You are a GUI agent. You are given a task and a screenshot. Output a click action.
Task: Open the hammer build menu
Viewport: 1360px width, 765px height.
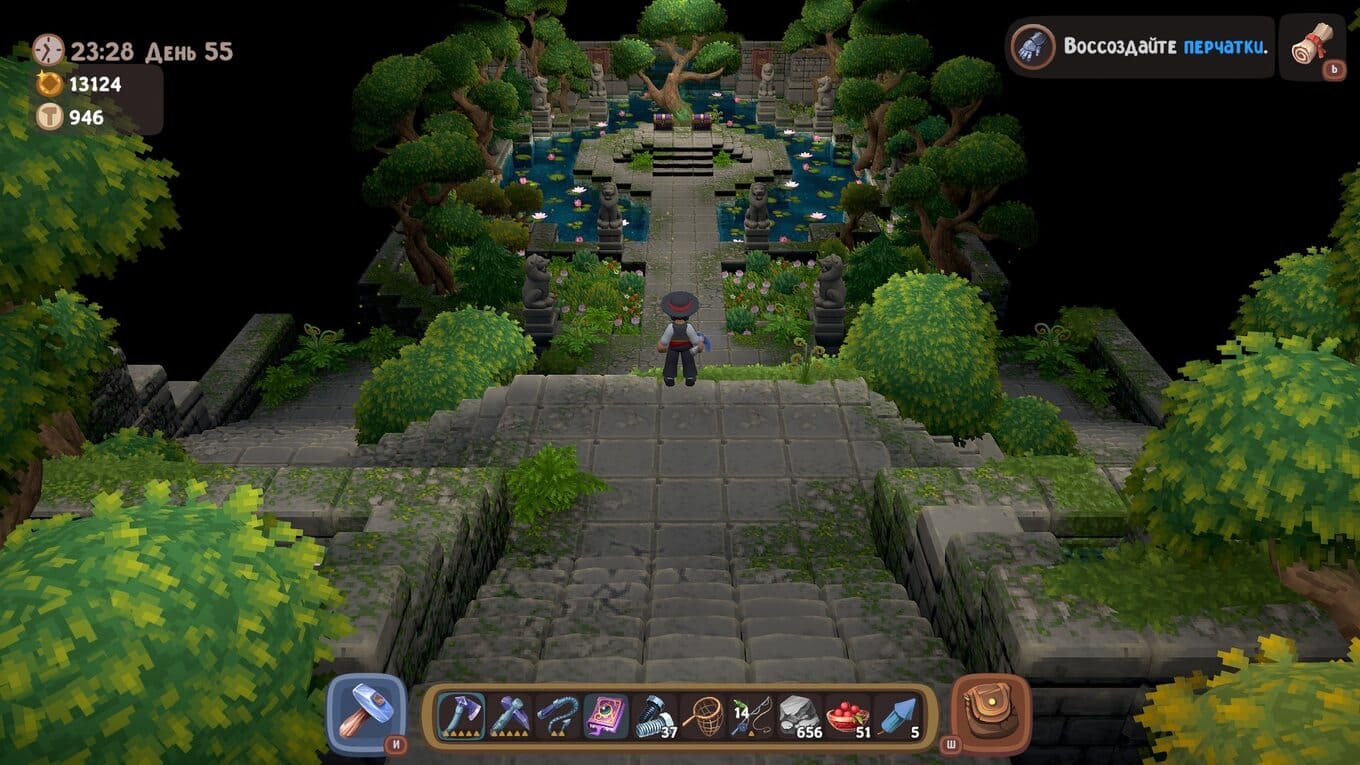pos(366,713)
